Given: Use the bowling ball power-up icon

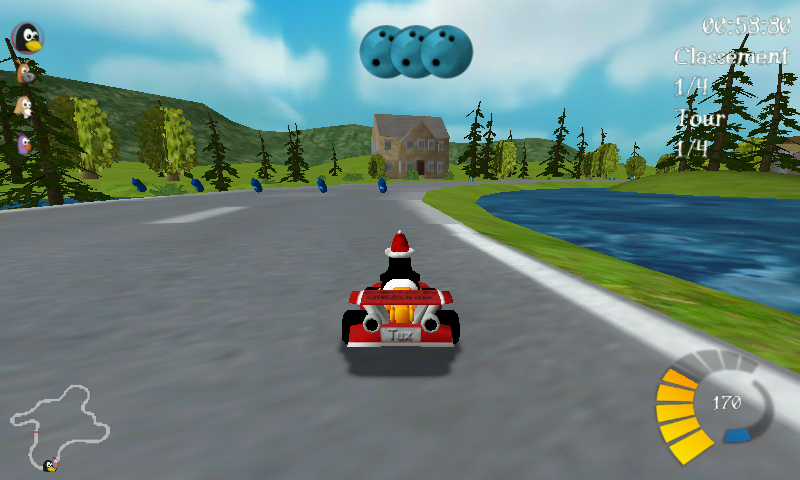Looking at the screenshot, I should 416,51.
